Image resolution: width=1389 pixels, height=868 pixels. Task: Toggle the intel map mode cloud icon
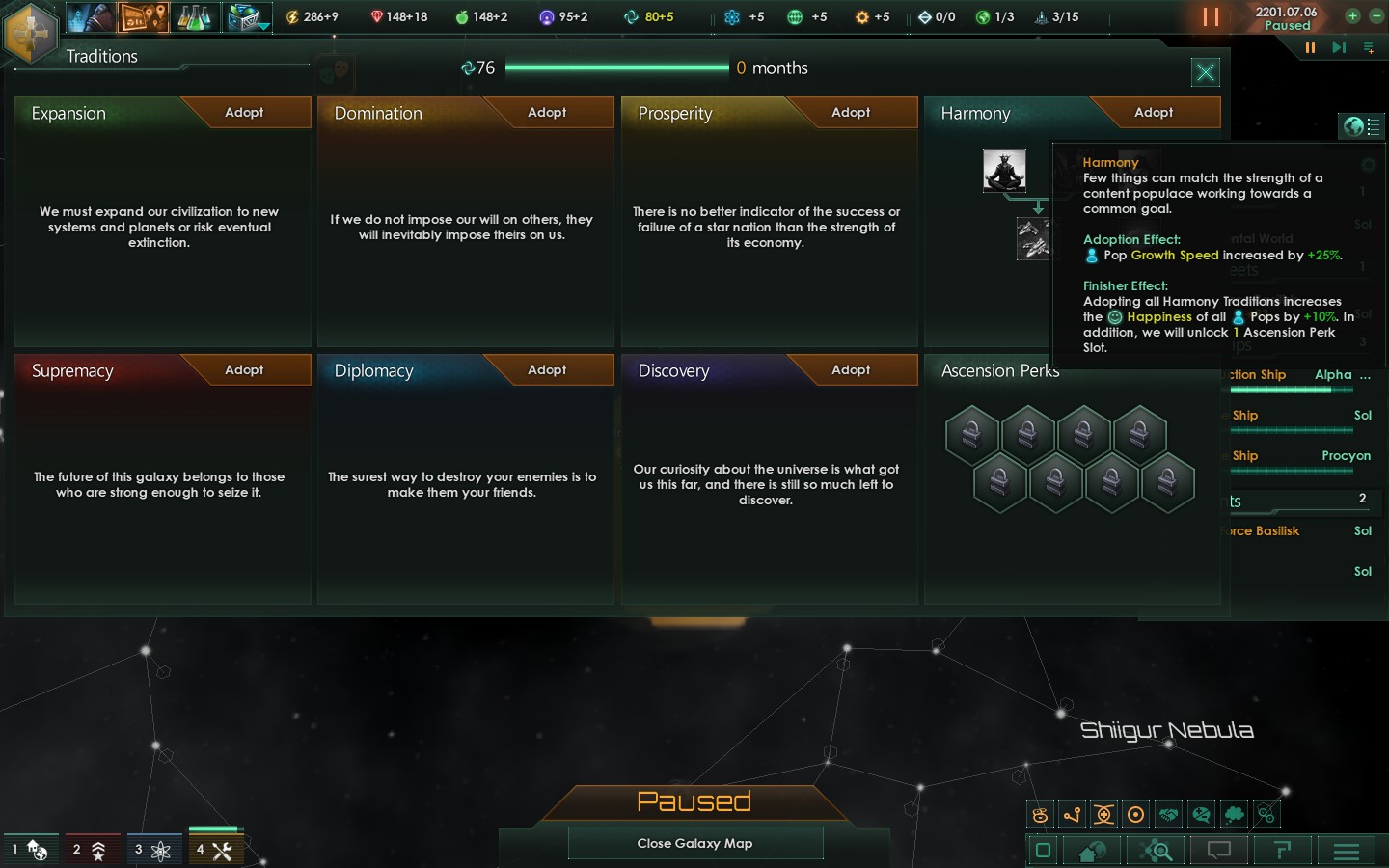click(1234, 815)
